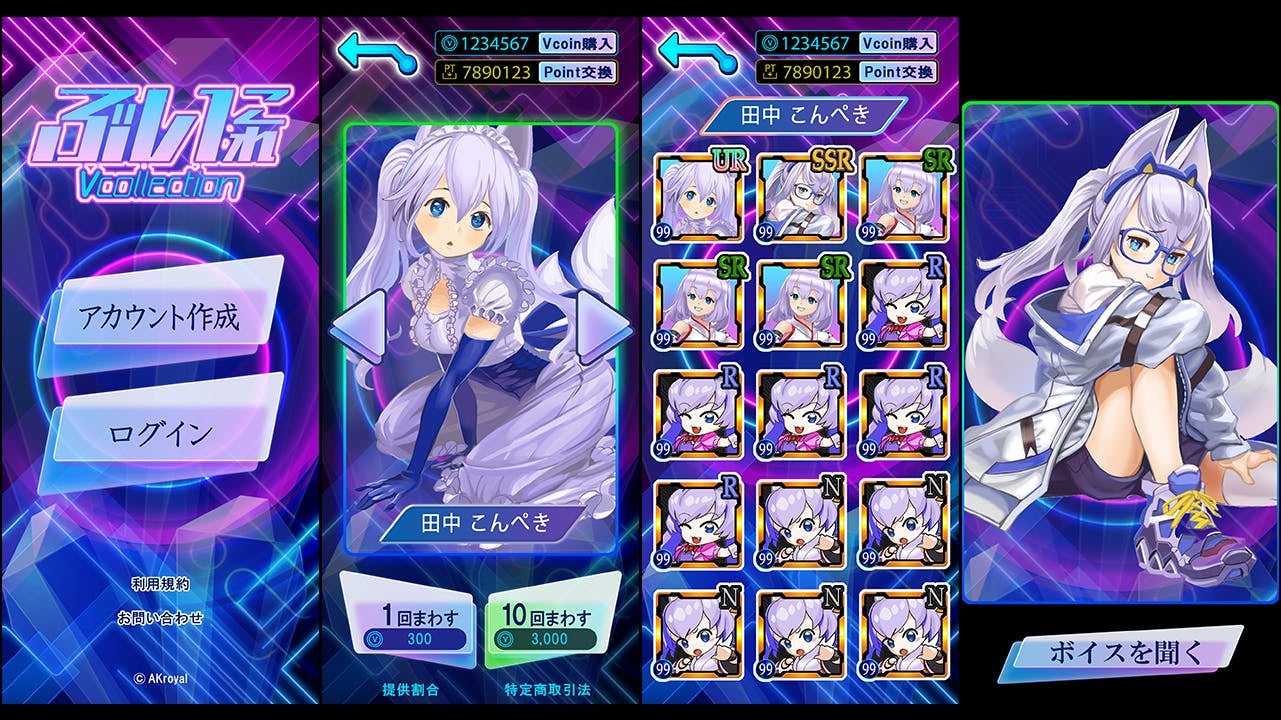Open Vcoin購入 above the card grid
Image resolution: width=1281 pixels, height=720 pixels.
tap(898, 43)
